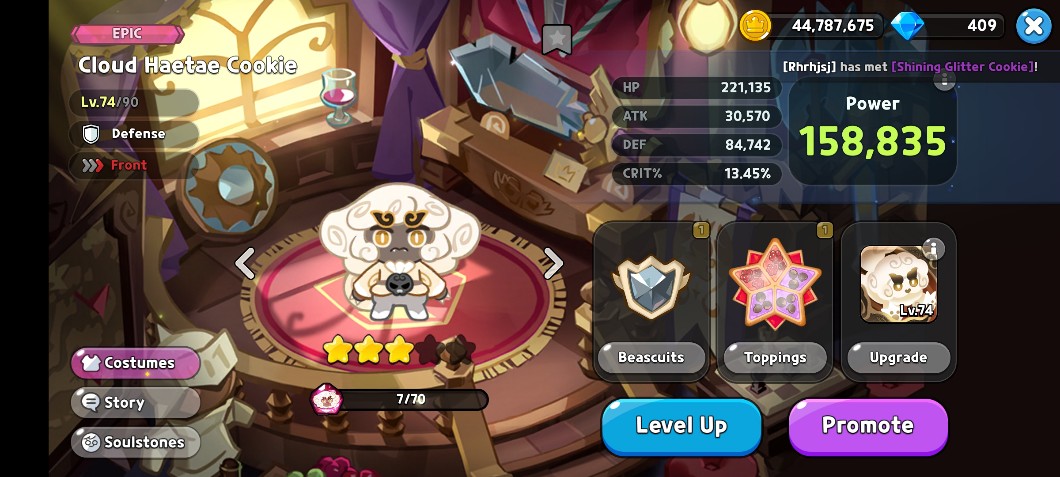Show power details info icon

point(944,80)
